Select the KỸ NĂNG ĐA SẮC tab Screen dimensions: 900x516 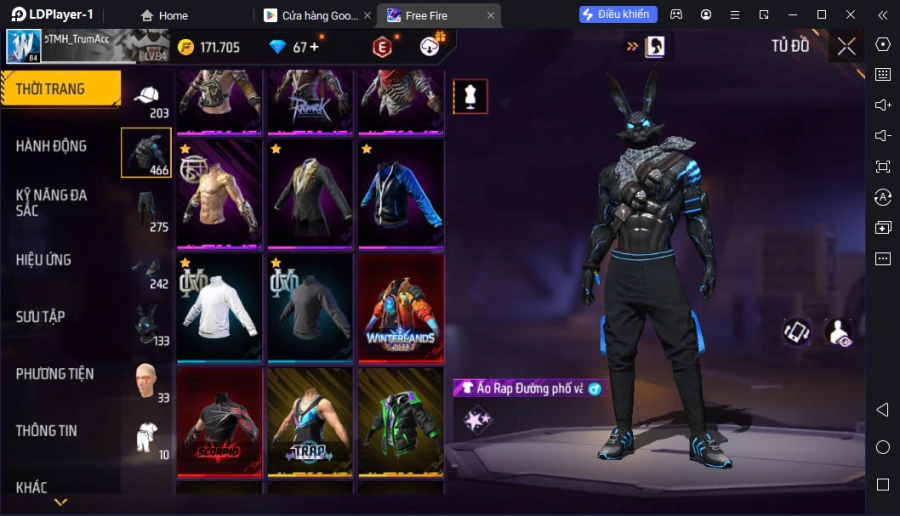(52, 202)
